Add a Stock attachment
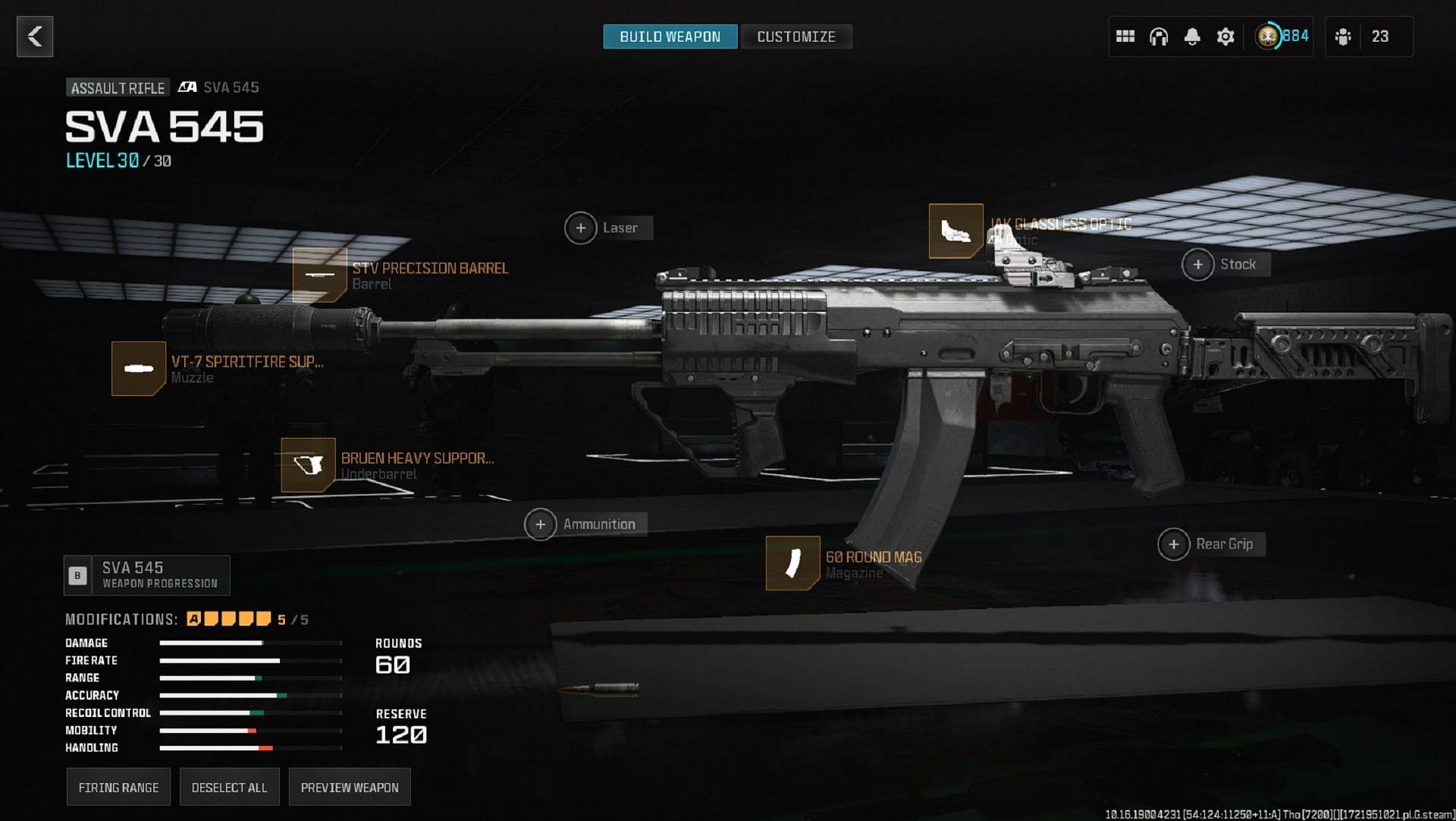 1198,265
